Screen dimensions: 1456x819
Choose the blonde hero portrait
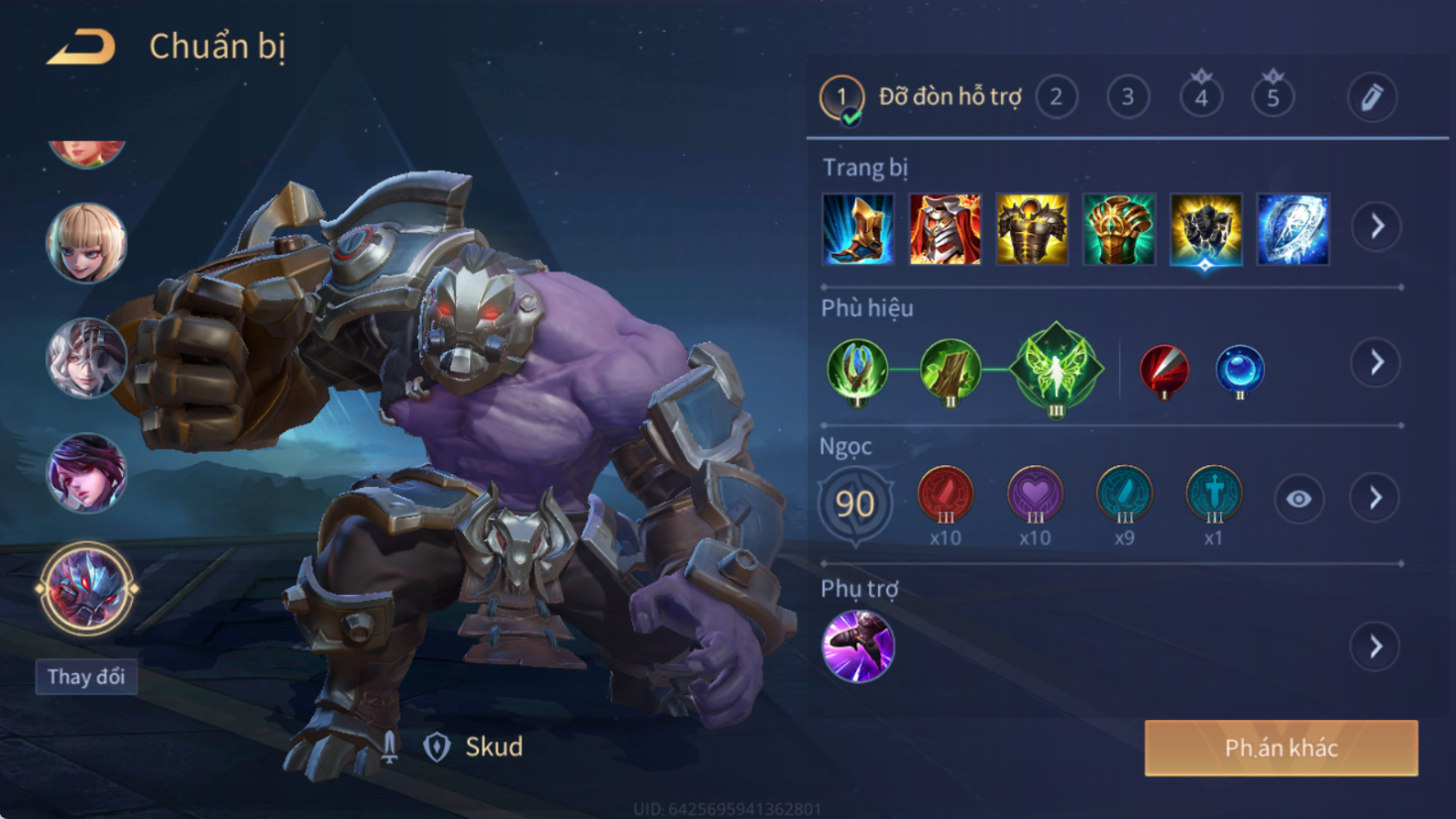(86, 243)
